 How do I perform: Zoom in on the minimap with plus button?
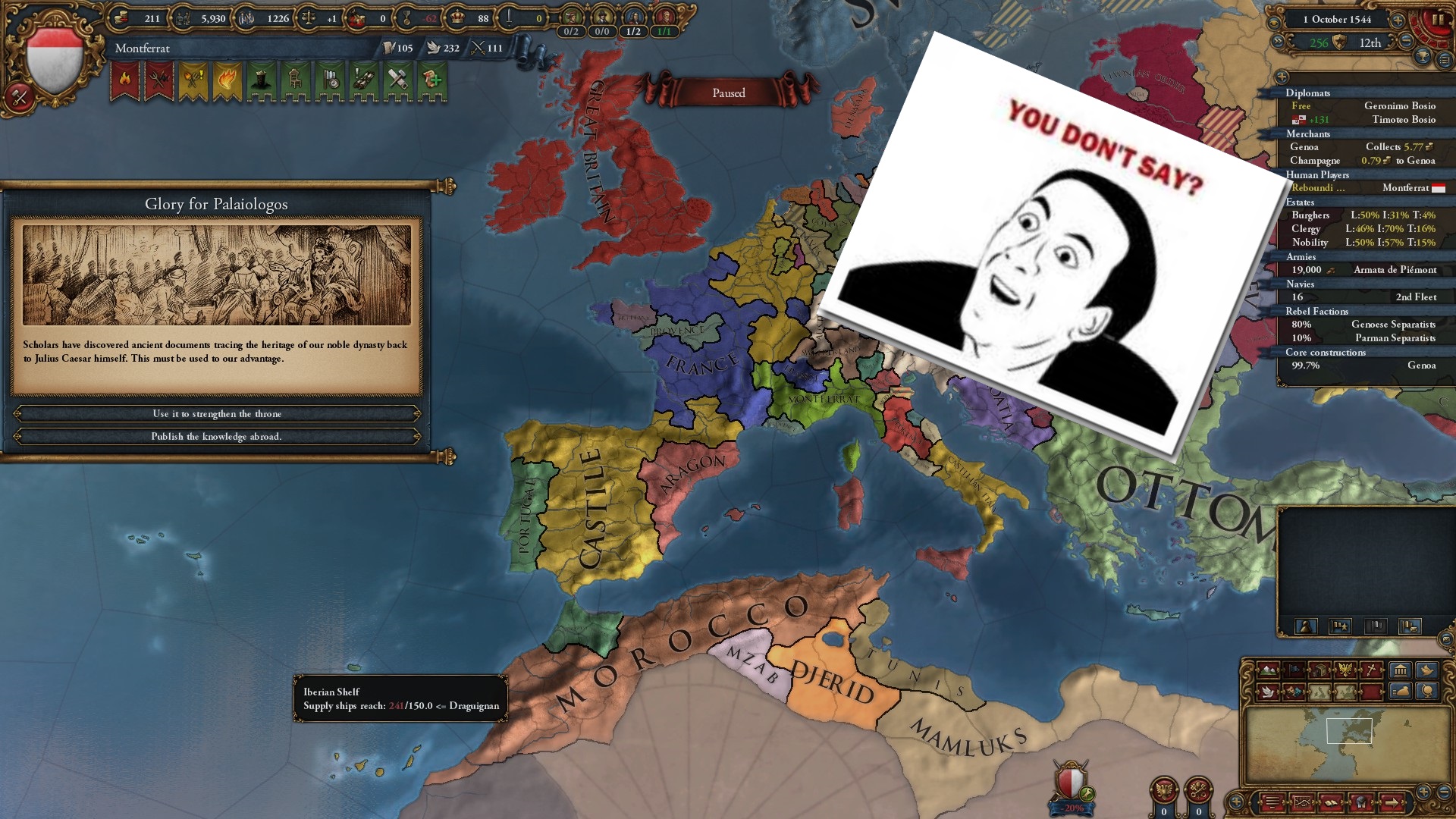coord(1423,791)
